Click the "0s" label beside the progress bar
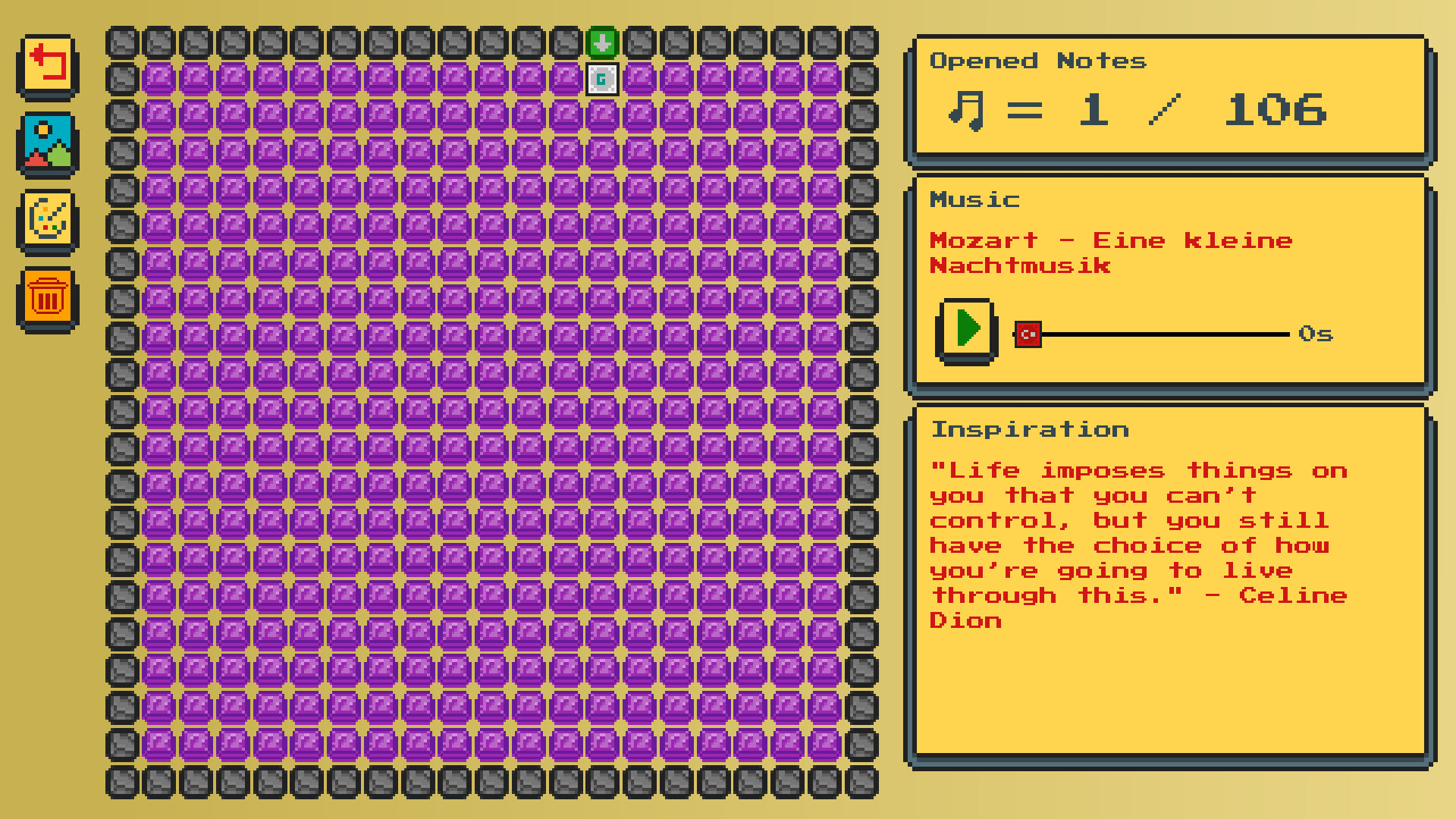This screenshot has width=1456, height=819. click(x=1316, y=334)
